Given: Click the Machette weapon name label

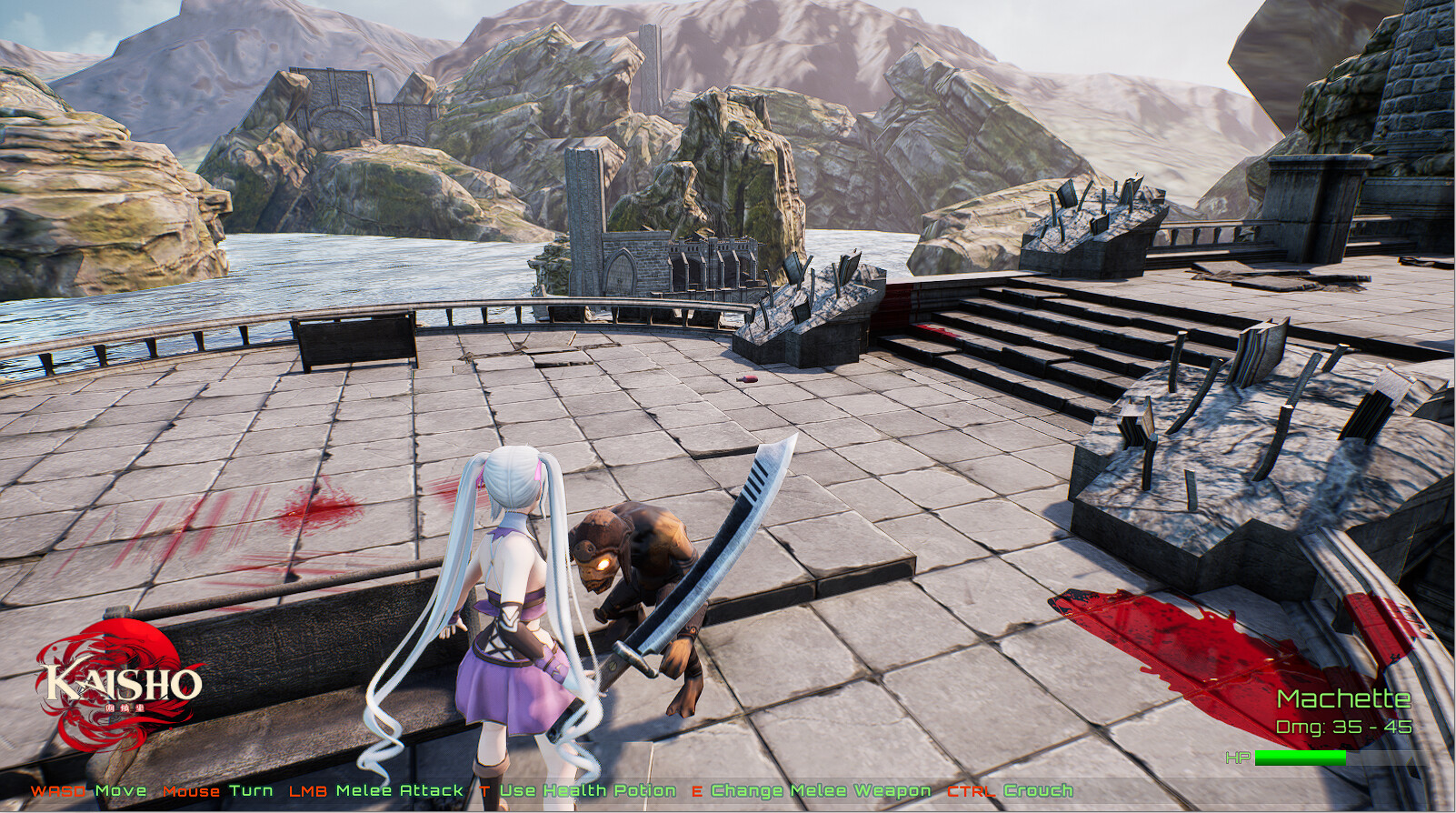Looking at the screenshot, I should pos(1342,699).
